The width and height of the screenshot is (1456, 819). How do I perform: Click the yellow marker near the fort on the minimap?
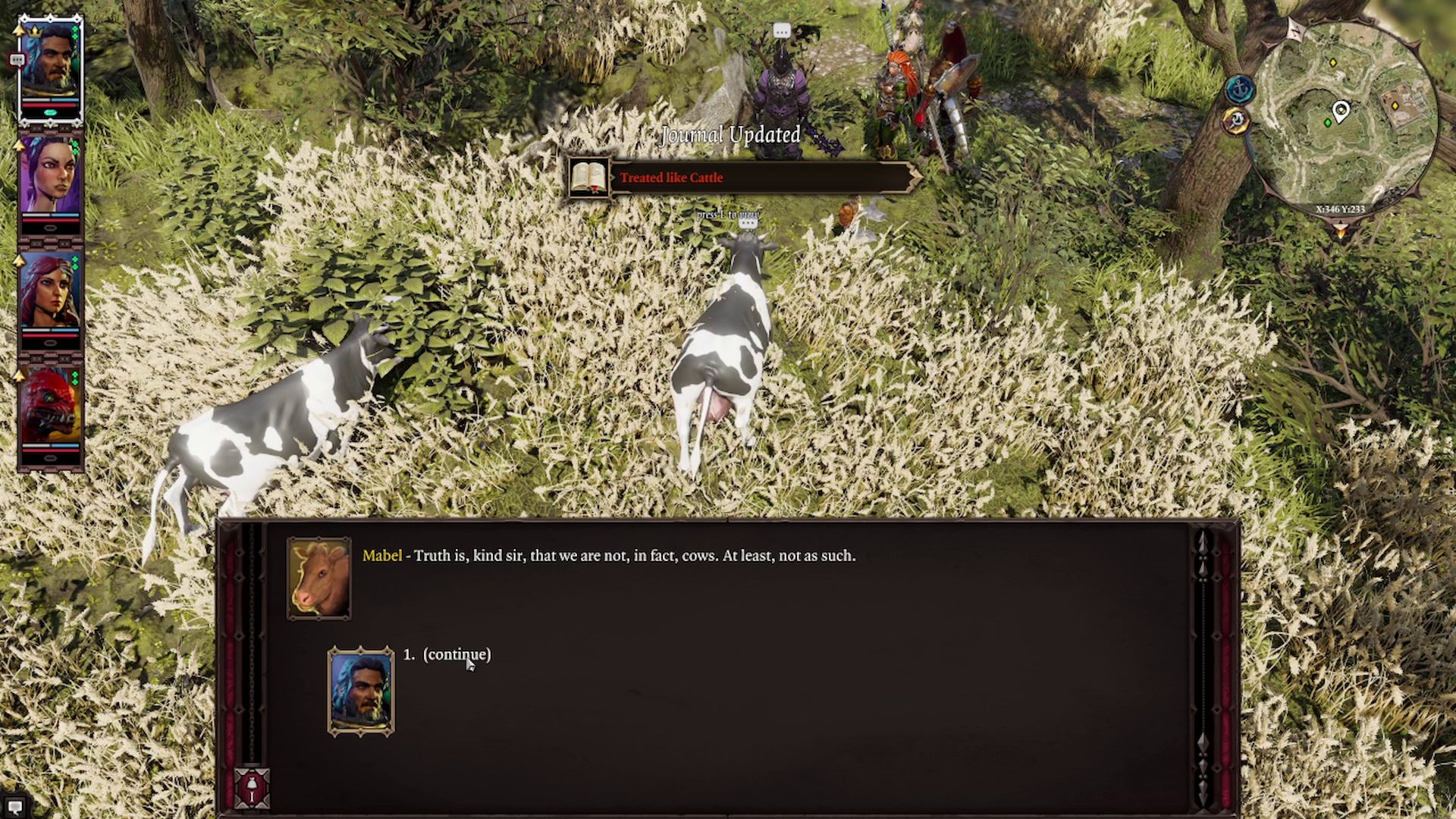(x=1395, y=106)
